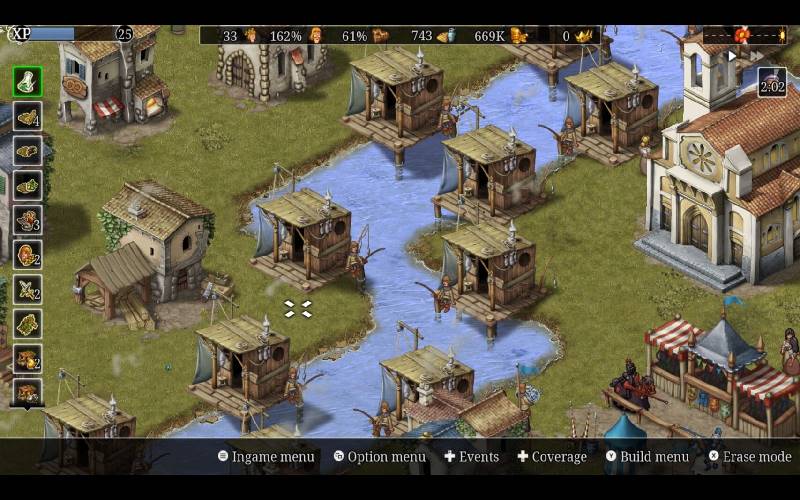
Task: Show the Events panel
Action: coord(471,457)
